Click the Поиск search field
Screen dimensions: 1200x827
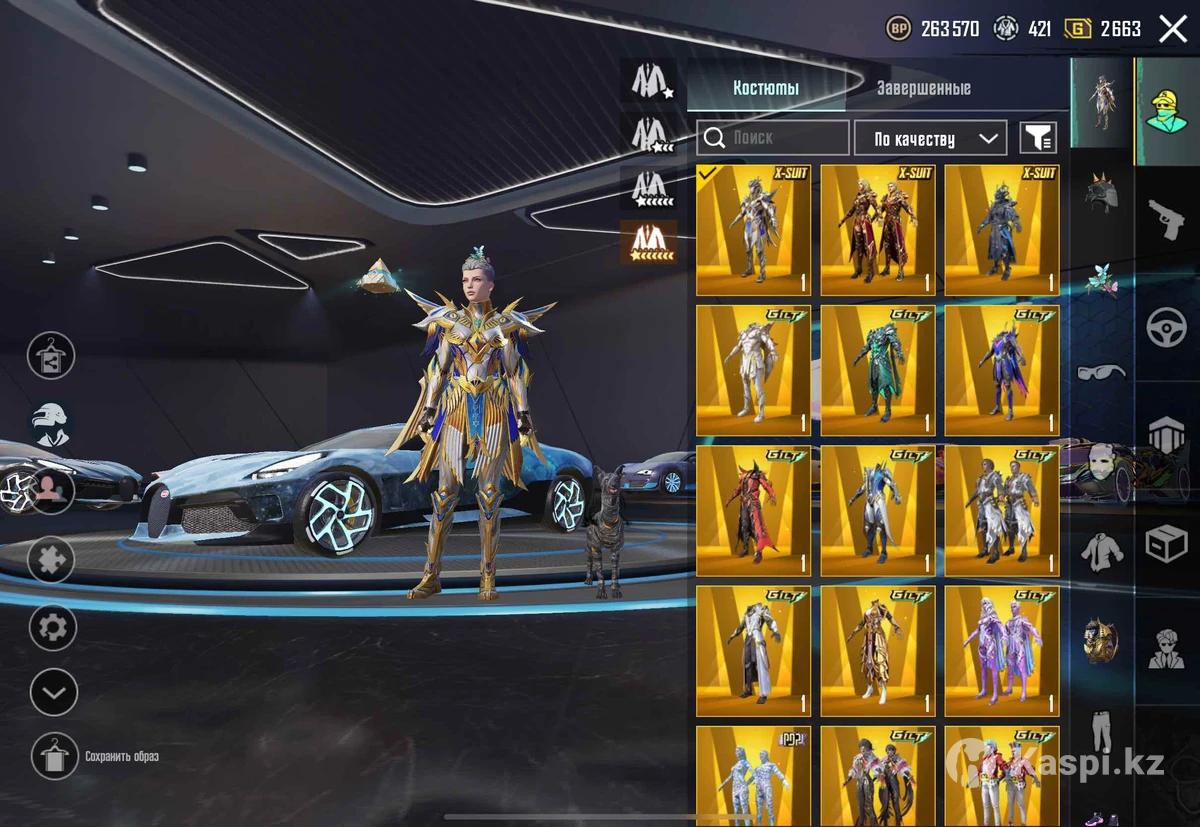772,138
